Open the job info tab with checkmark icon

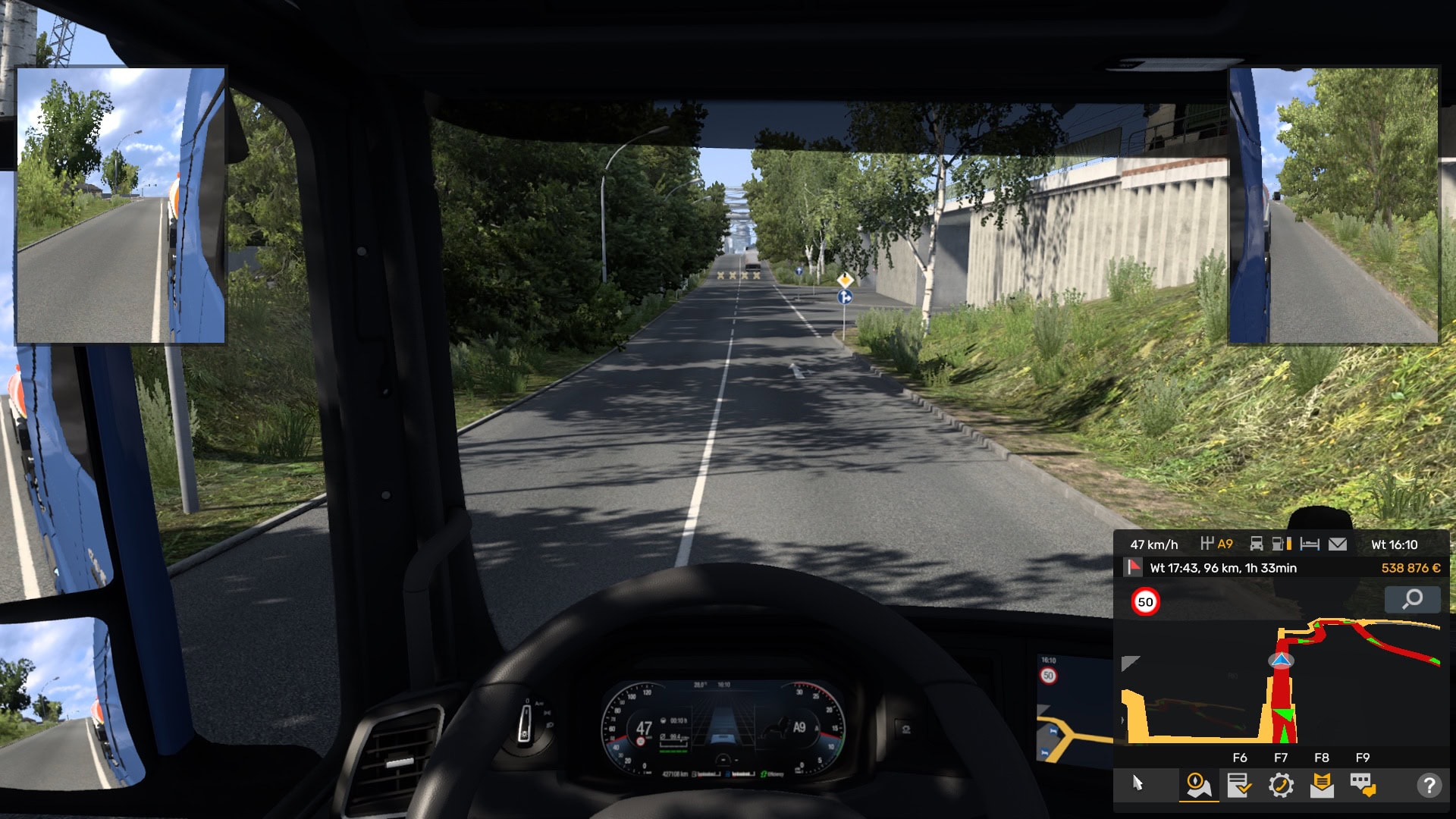click(x=1238, y=785)
